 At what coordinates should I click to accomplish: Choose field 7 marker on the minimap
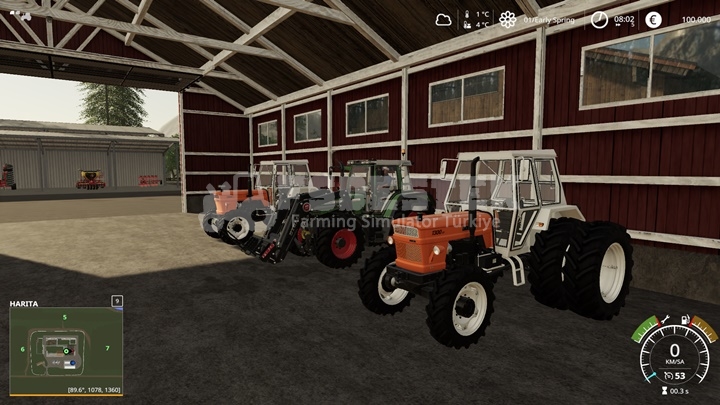[107, 349]
